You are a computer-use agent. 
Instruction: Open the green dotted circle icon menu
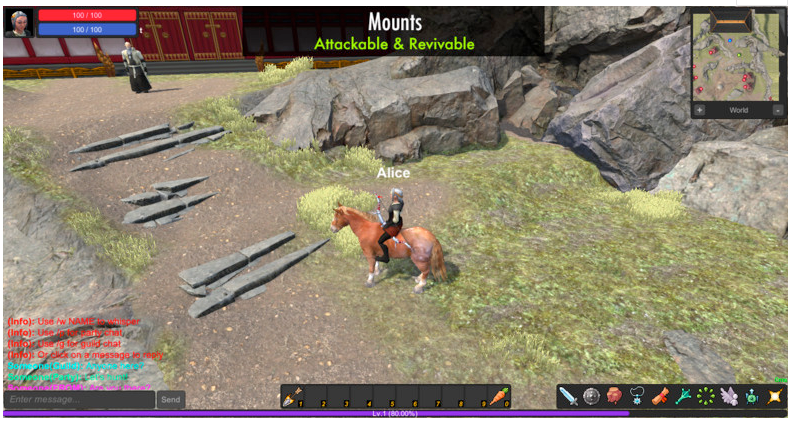click(706, 397)
